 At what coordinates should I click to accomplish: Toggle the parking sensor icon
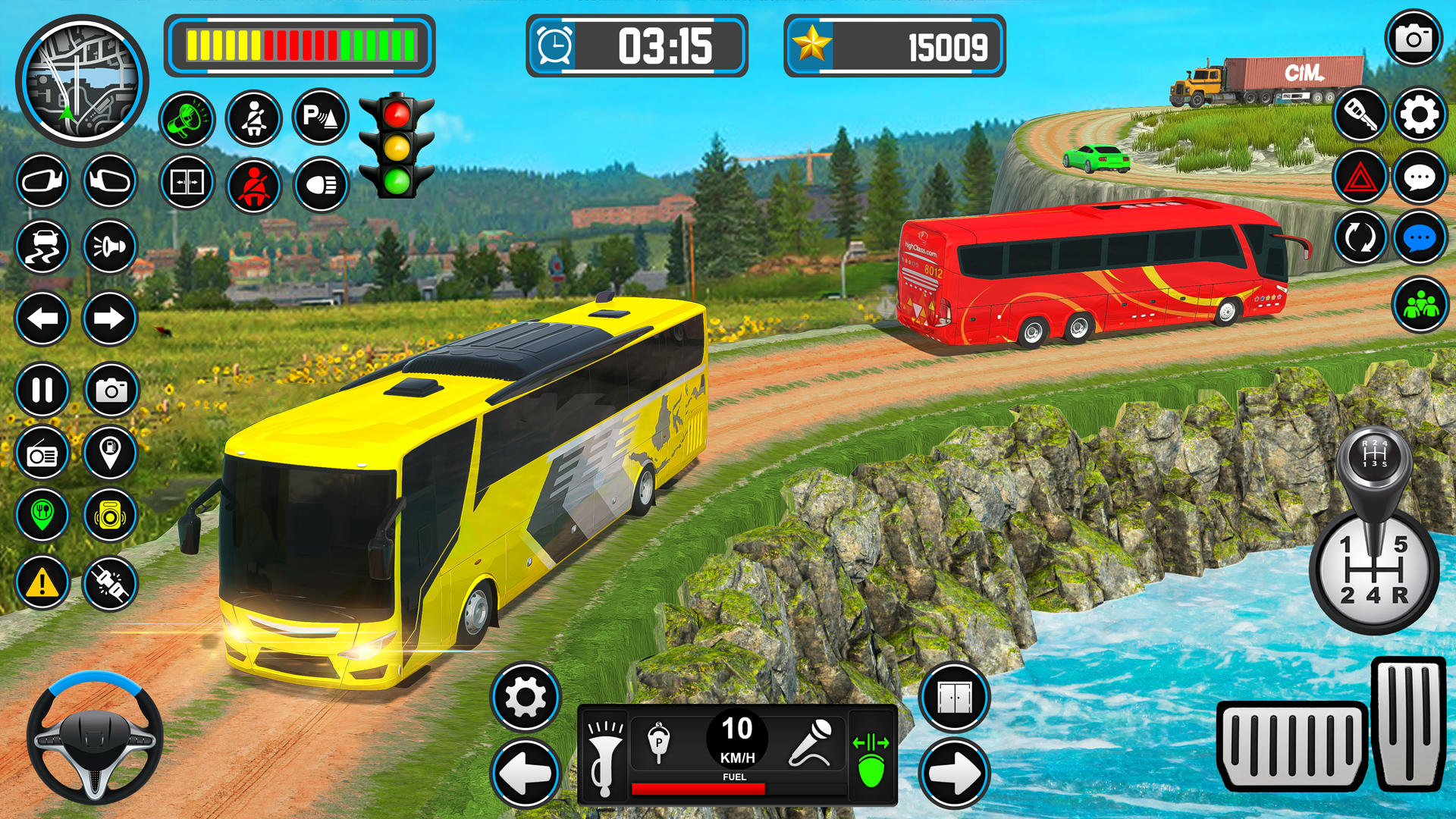coord(320,118)
